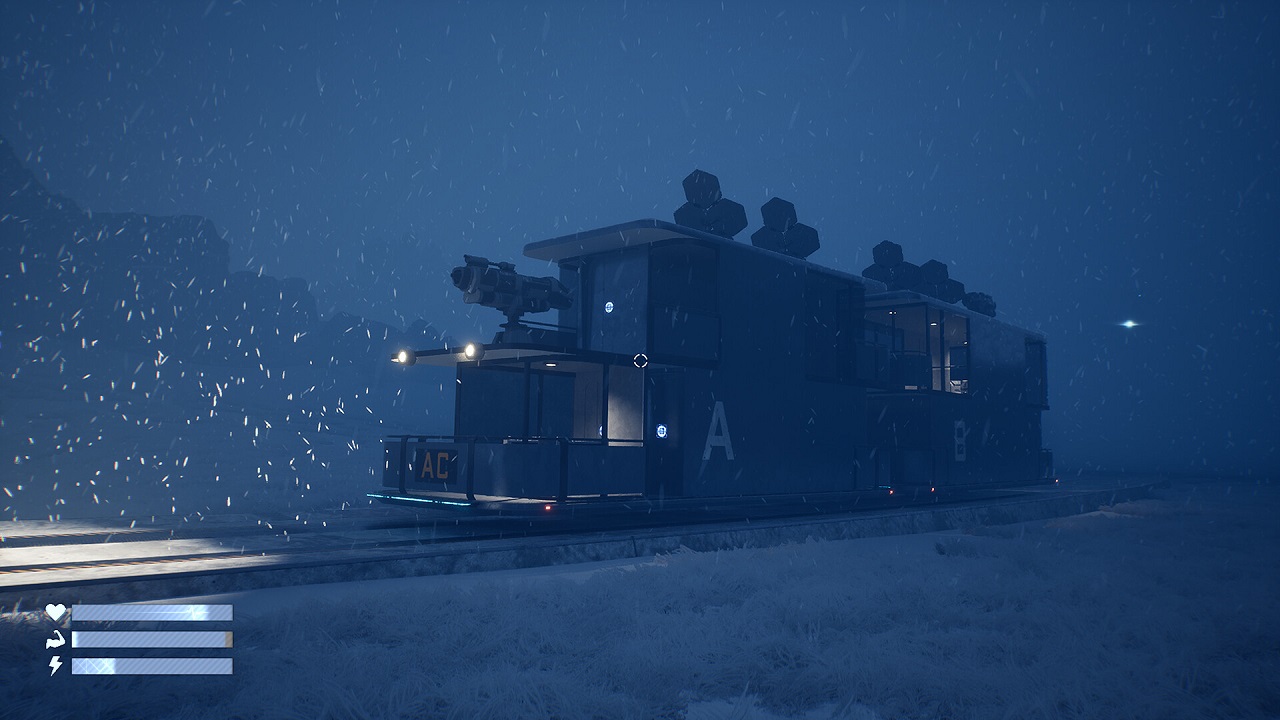
Task: Click the glowing lock icon beside letter A
Action: [x=662, y=428]
